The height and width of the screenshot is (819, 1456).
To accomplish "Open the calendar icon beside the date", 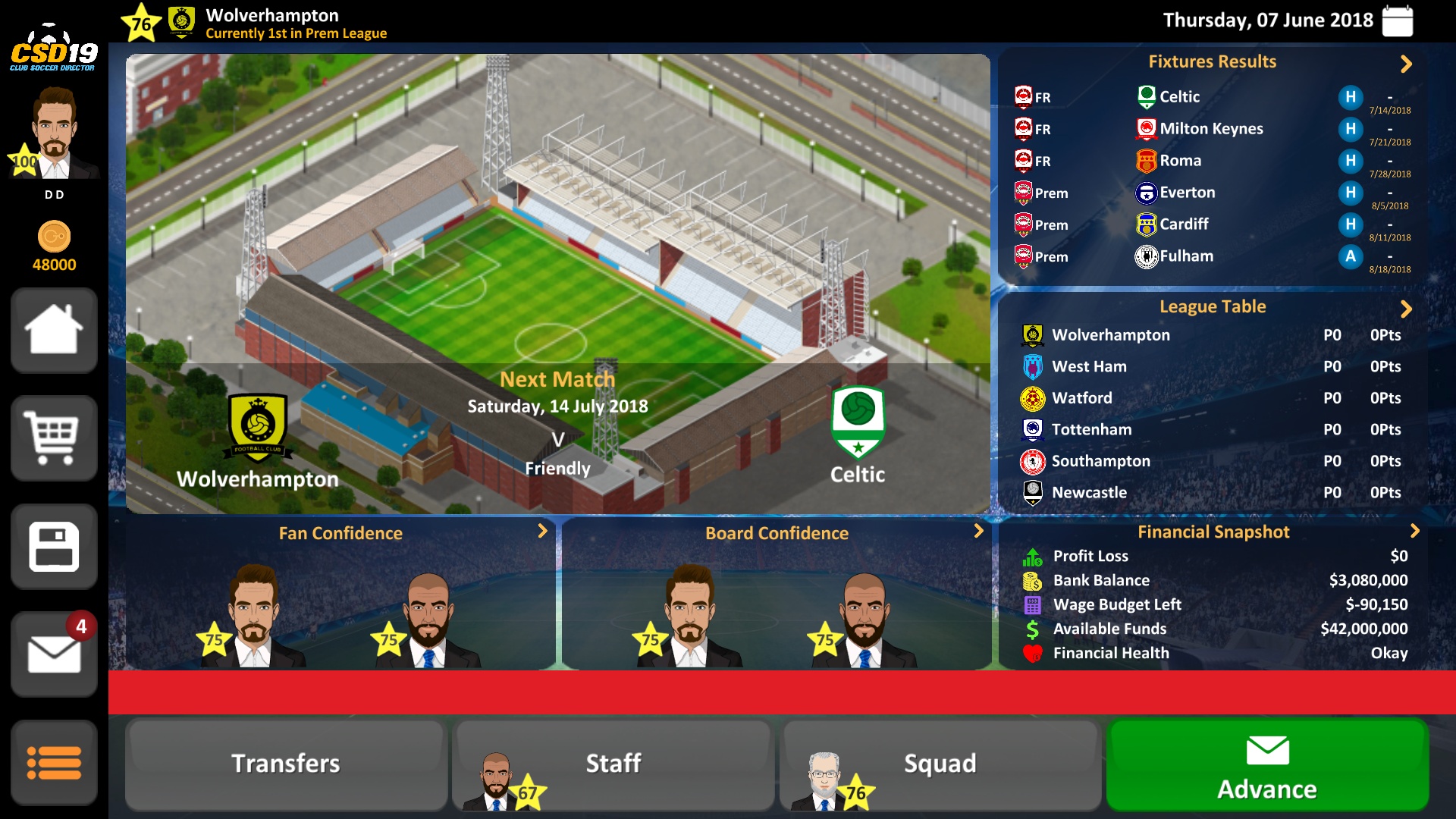I will click(x=1397, y=20).
